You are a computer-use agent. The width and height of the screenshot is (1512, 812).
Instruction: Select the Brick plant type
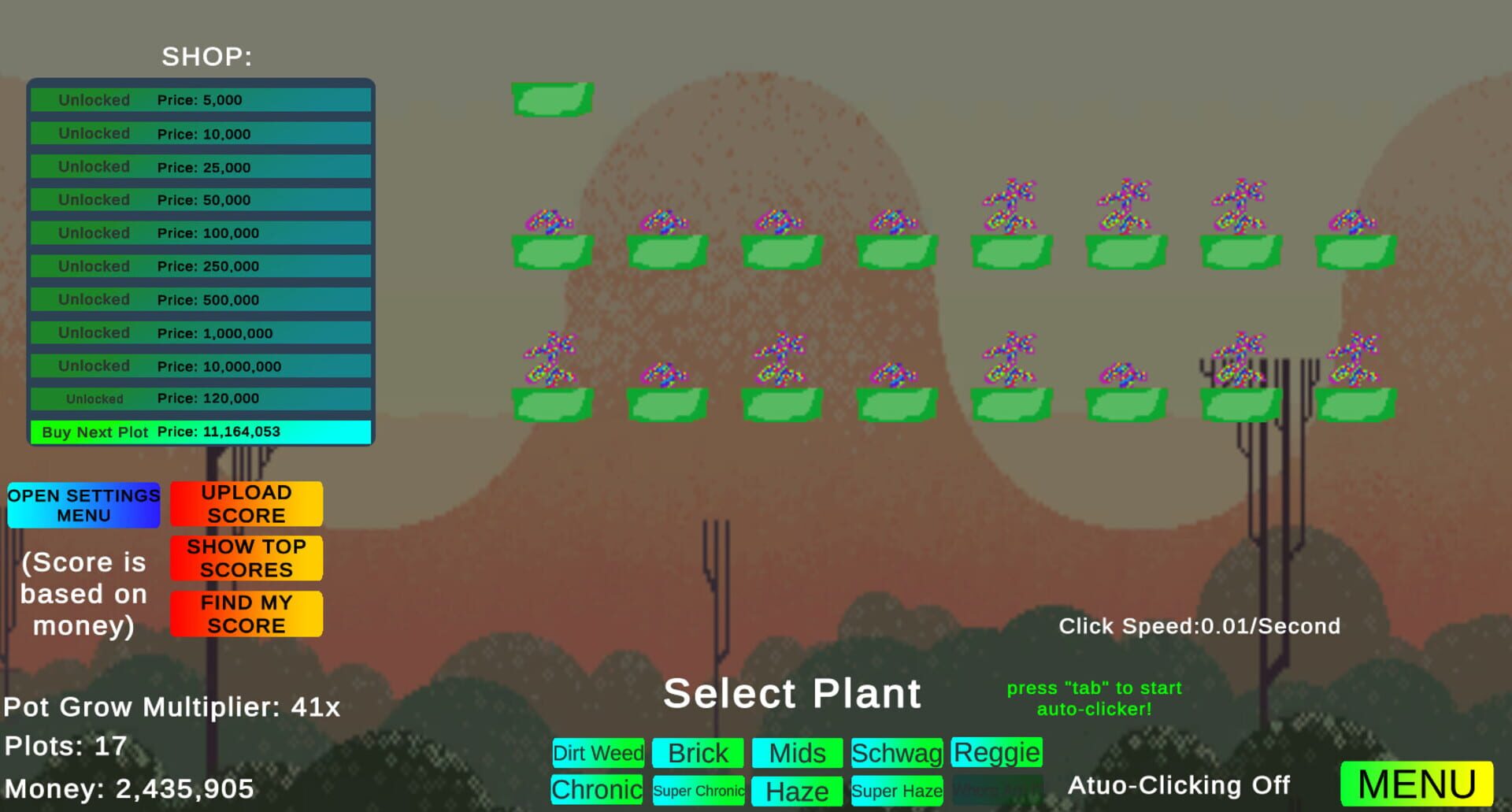tap(698, 753)
